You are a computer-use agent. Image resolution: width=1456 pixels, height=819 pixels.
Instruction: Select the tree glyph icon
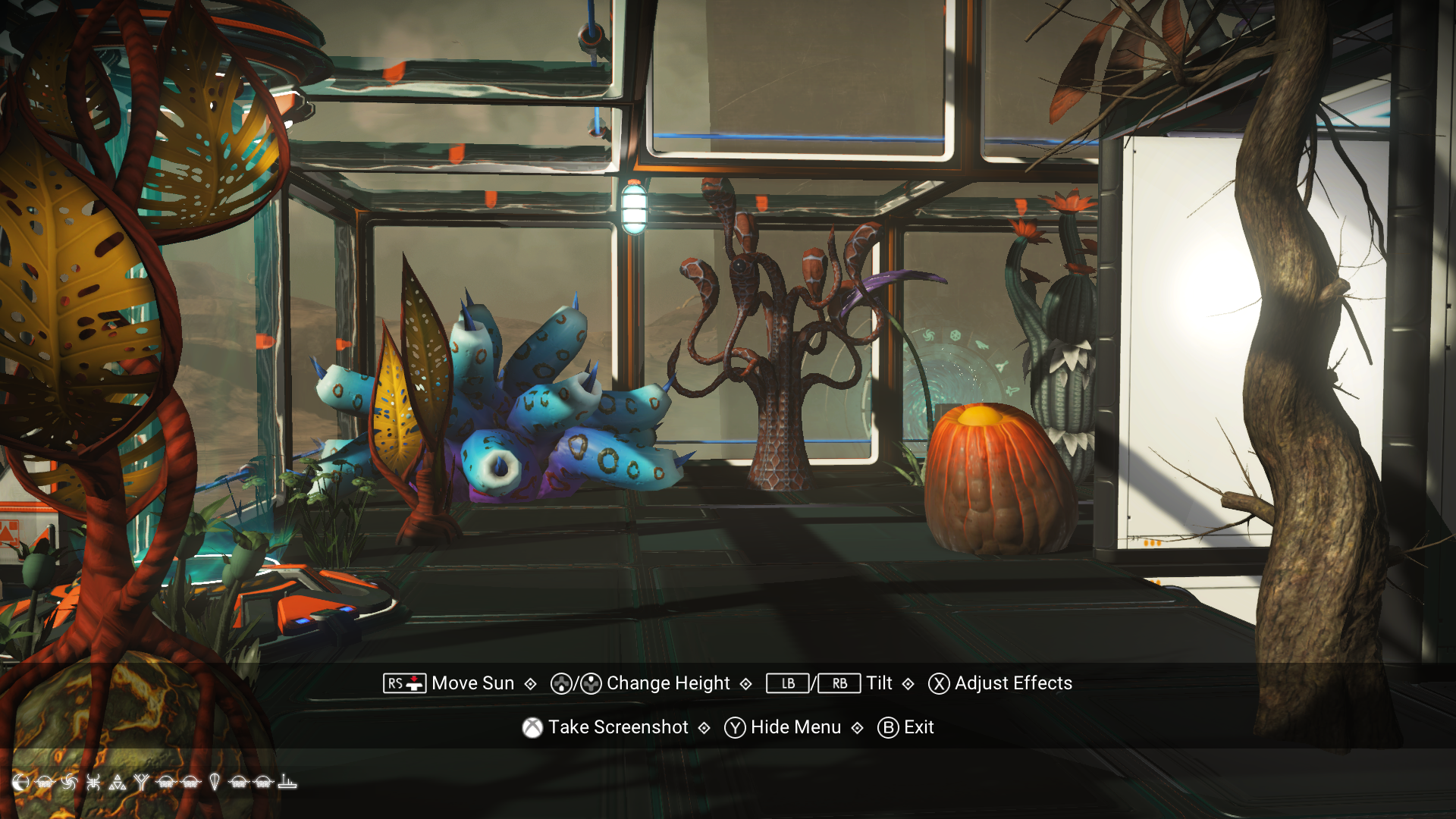pos(143,783)
